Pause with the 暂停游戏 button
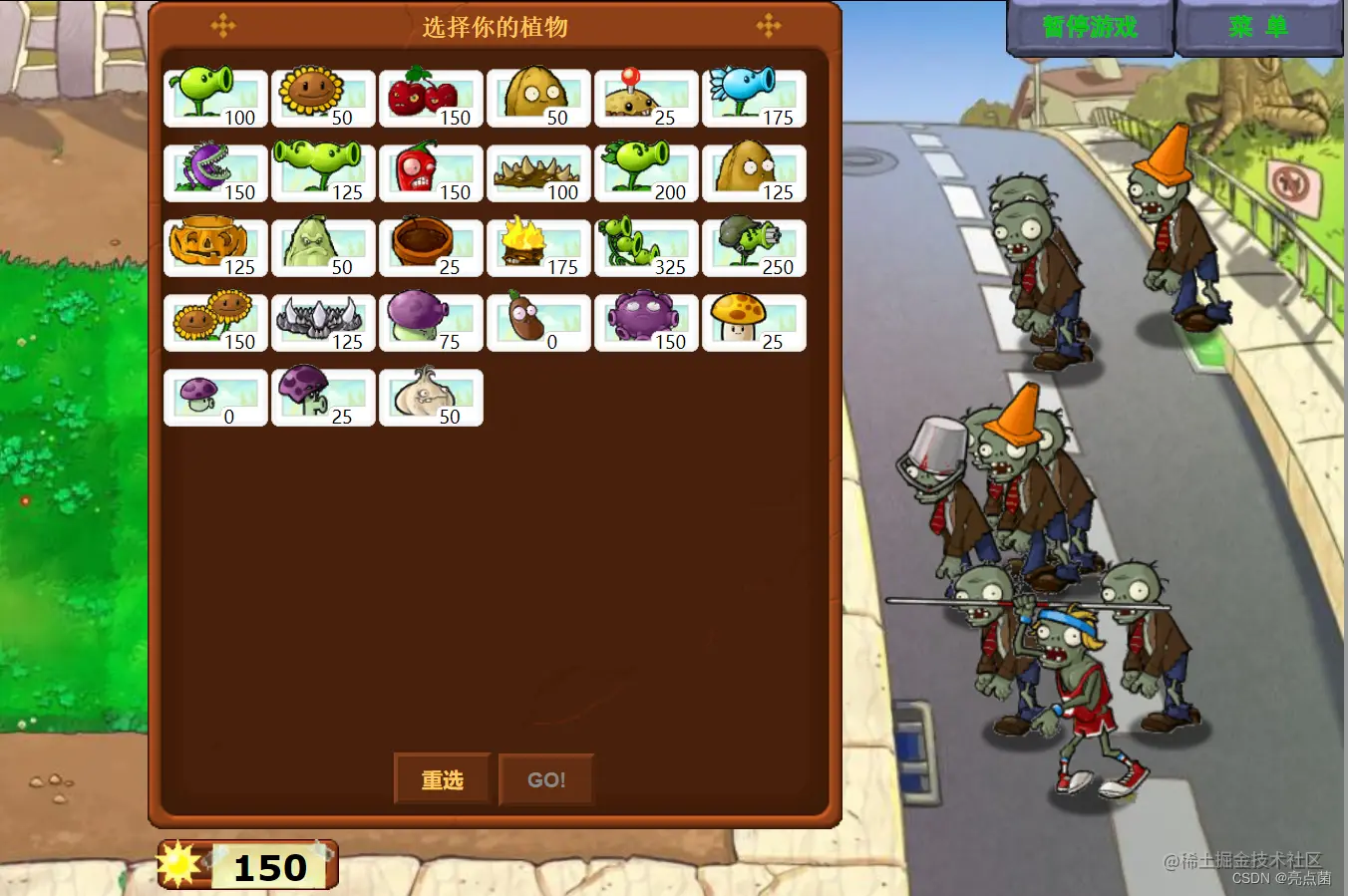The width and height of the screenshot is (1348, 896). 1090,27
